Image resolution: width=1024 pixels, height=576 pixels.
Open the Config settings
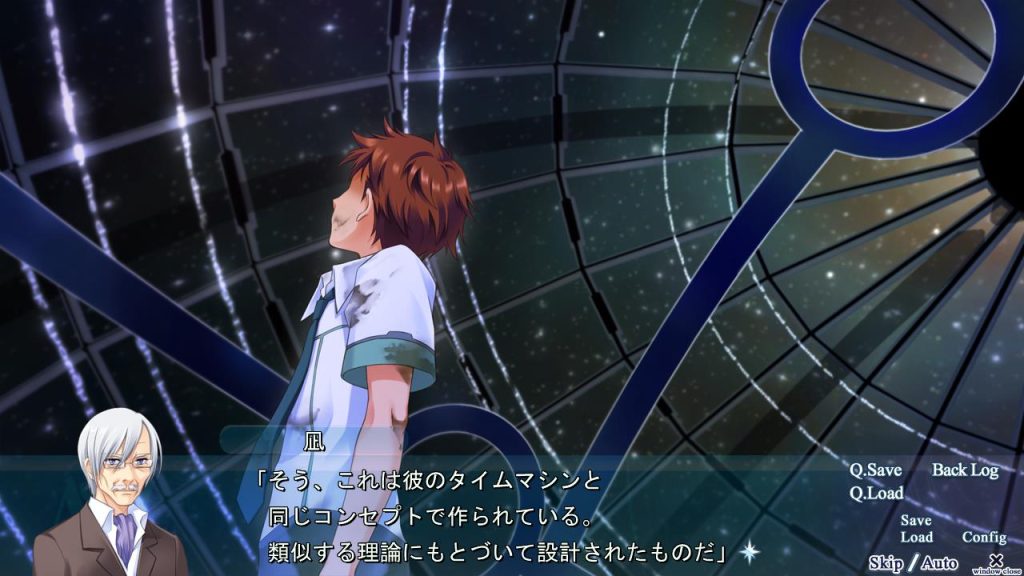984,537
